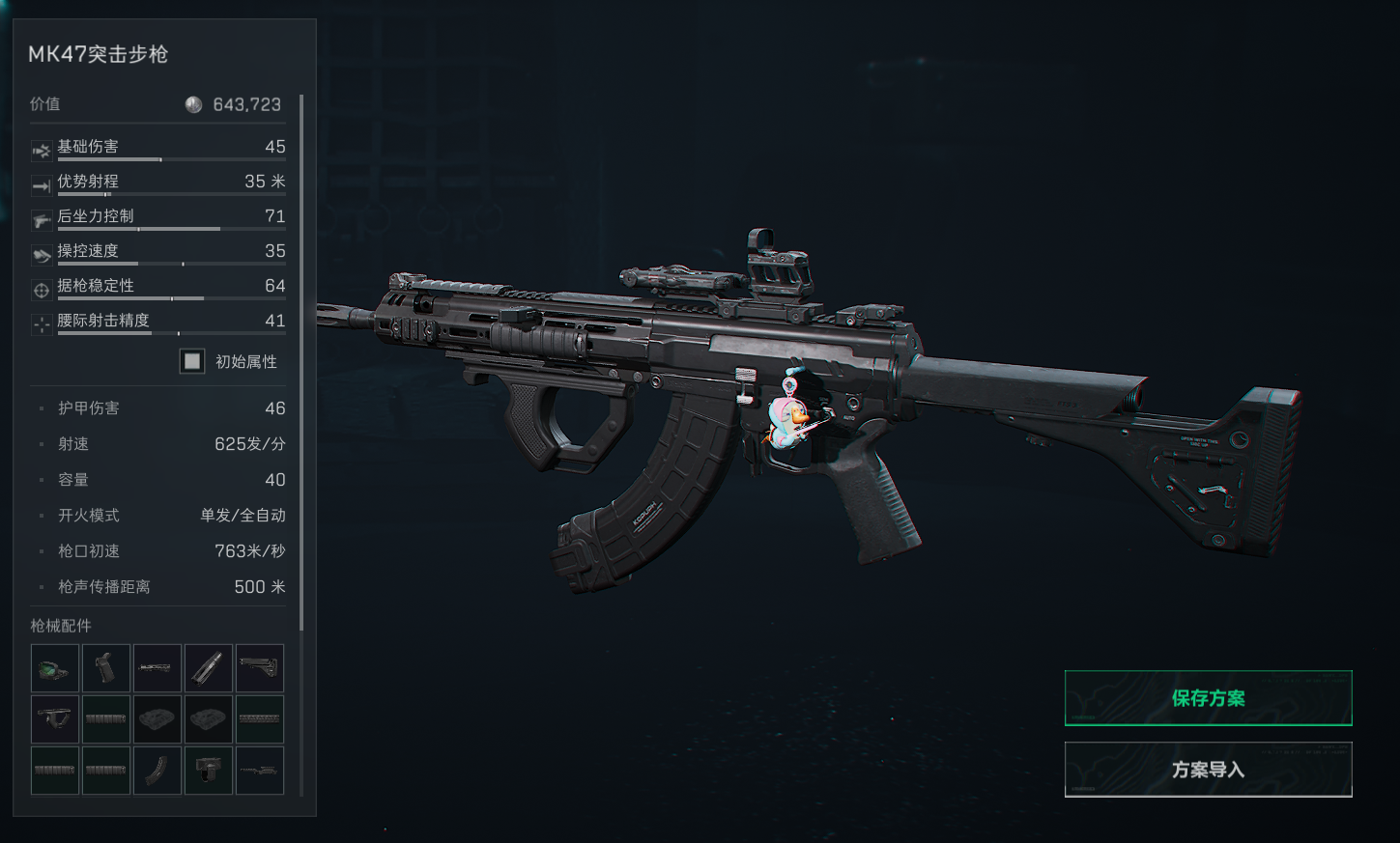Viewport: 1400px width, 843px height.
Task: Open the 方案导入 import loadout button
Action: (x=1208, y=770)
